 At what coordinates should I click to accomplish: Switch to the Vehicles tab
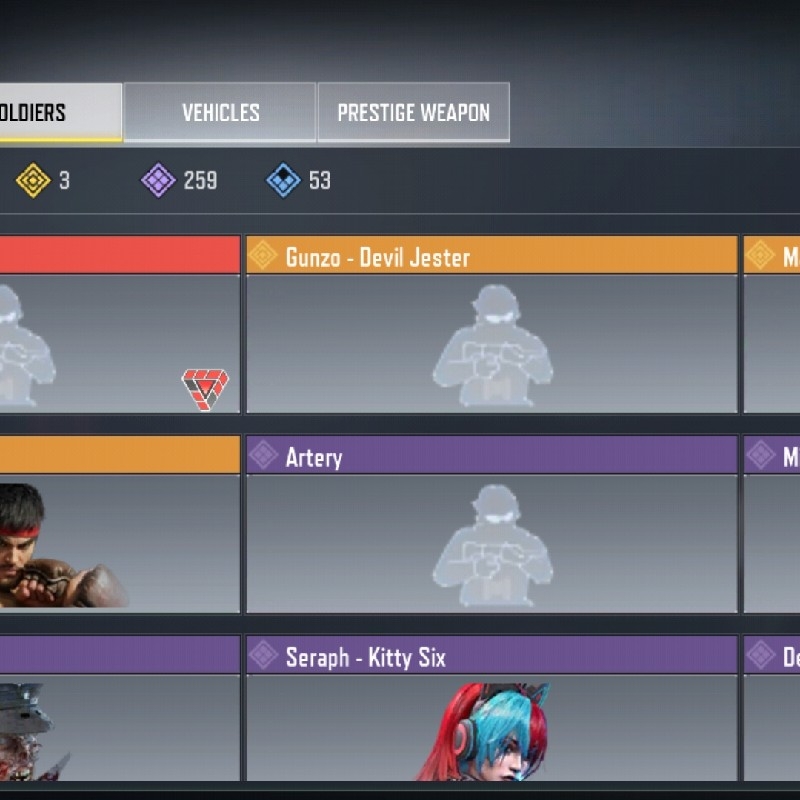click(x=220, y=112)
